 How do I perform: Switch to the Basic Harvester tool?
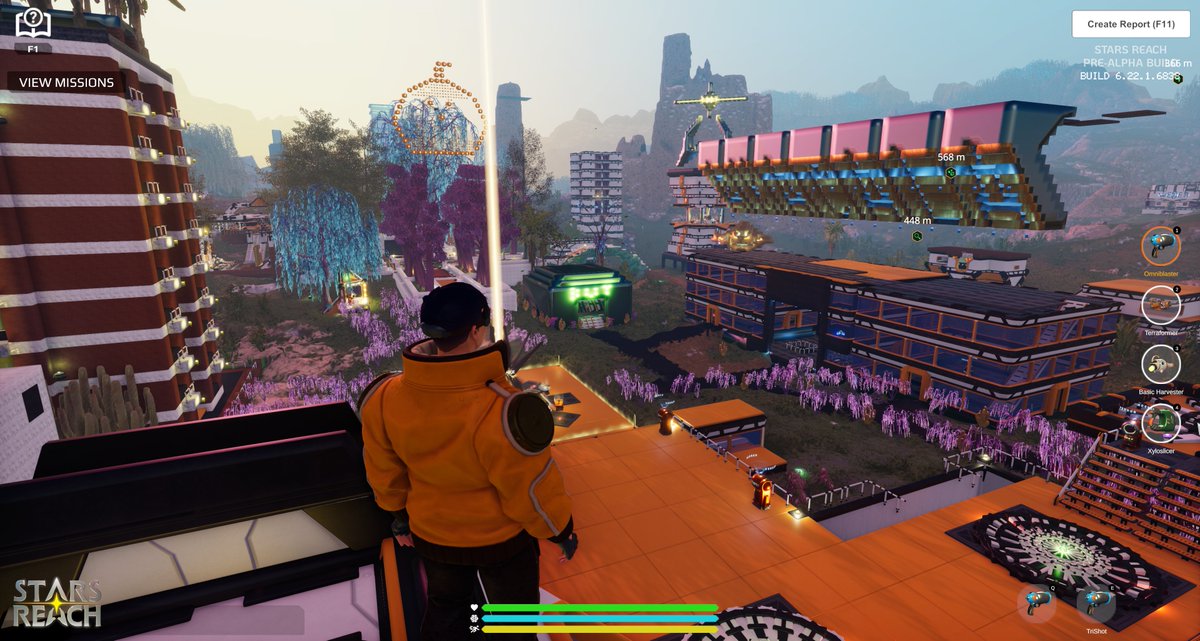pos(1161,365)
